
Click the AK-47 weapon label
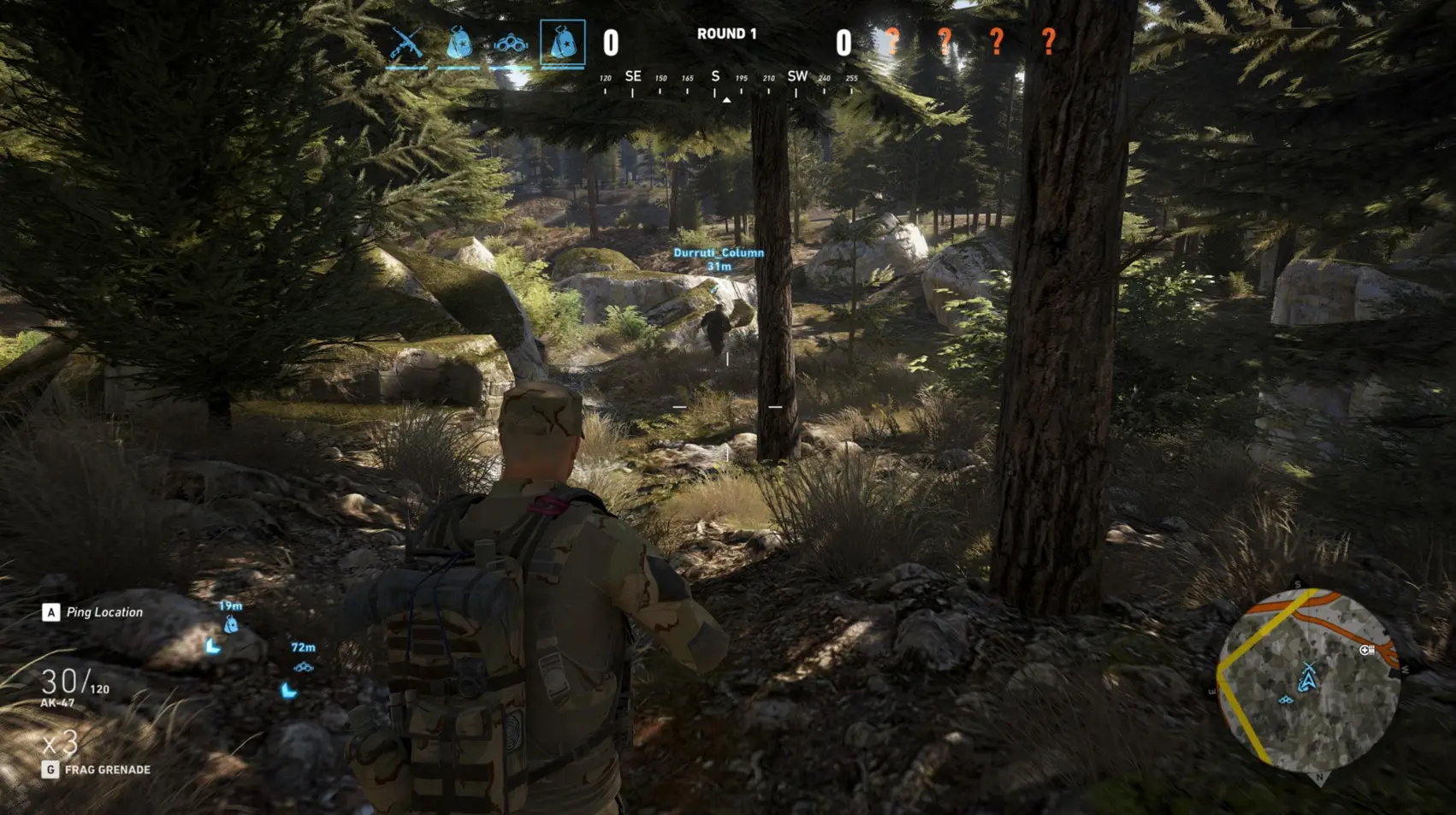[x=57, y=703]
